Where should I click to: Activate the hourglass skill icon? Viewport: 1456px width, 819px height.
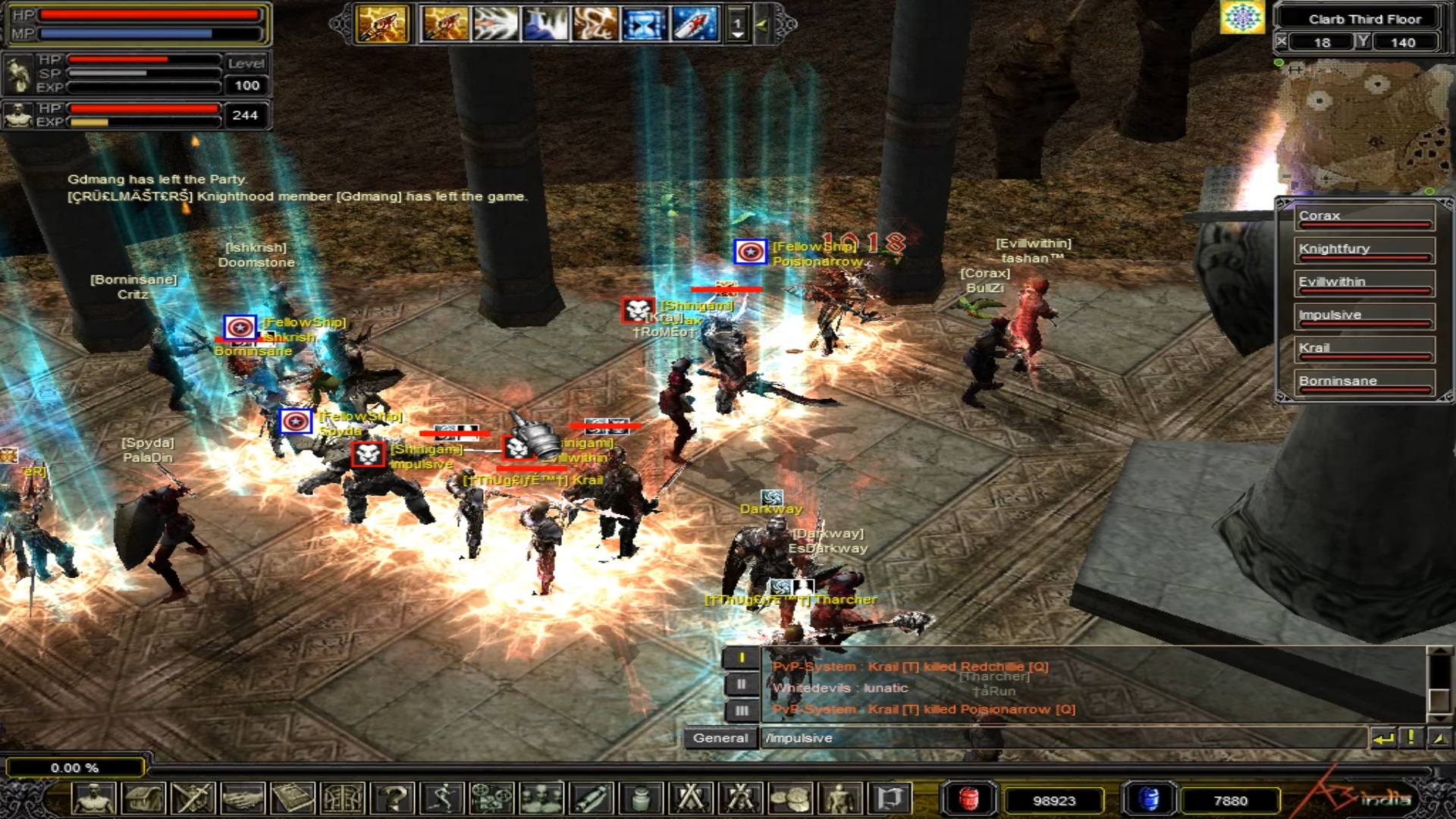(x=643, y=24)
